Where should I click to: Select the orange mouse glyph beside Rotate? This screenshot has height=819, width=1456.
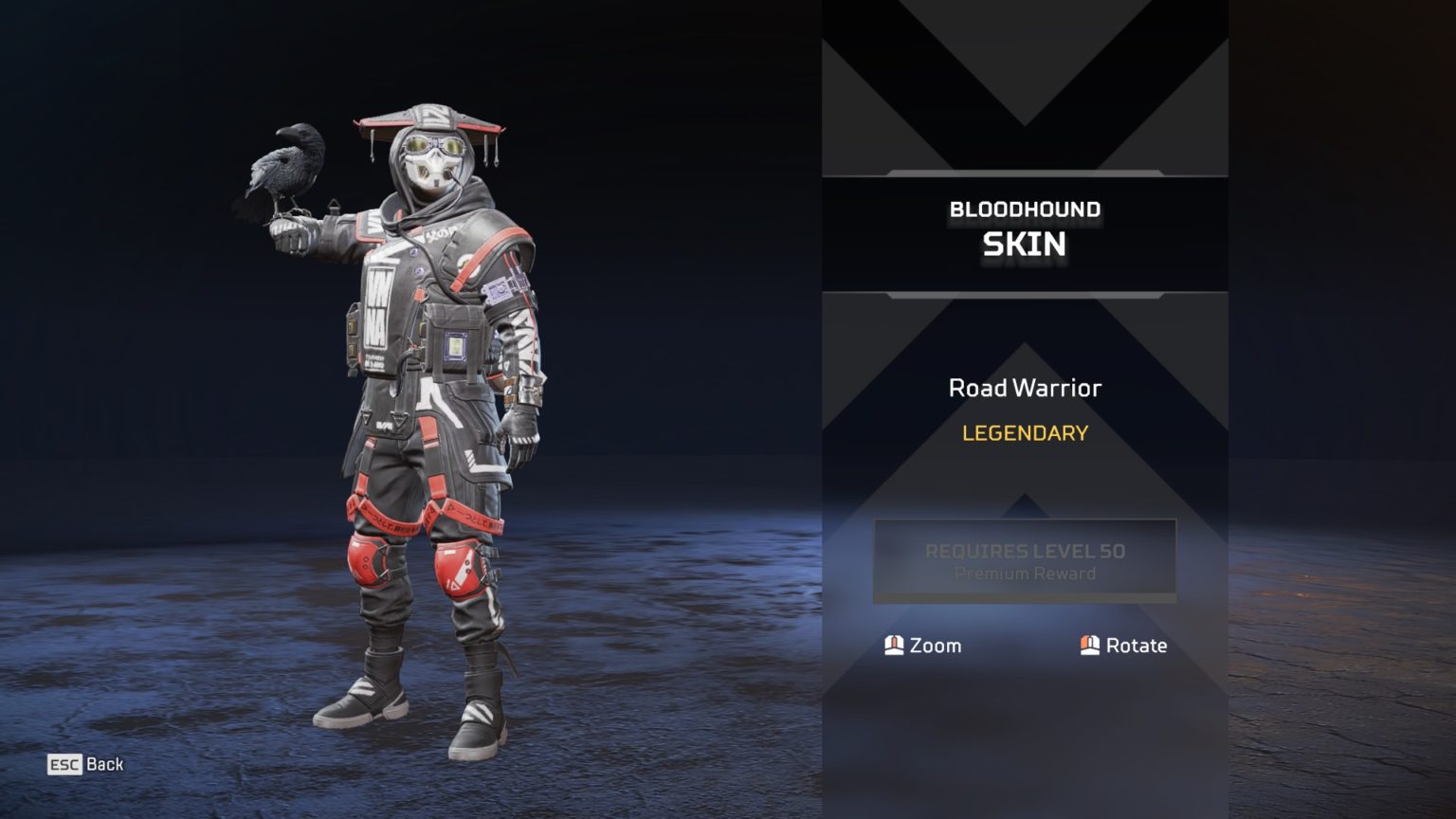[1088, 646]
